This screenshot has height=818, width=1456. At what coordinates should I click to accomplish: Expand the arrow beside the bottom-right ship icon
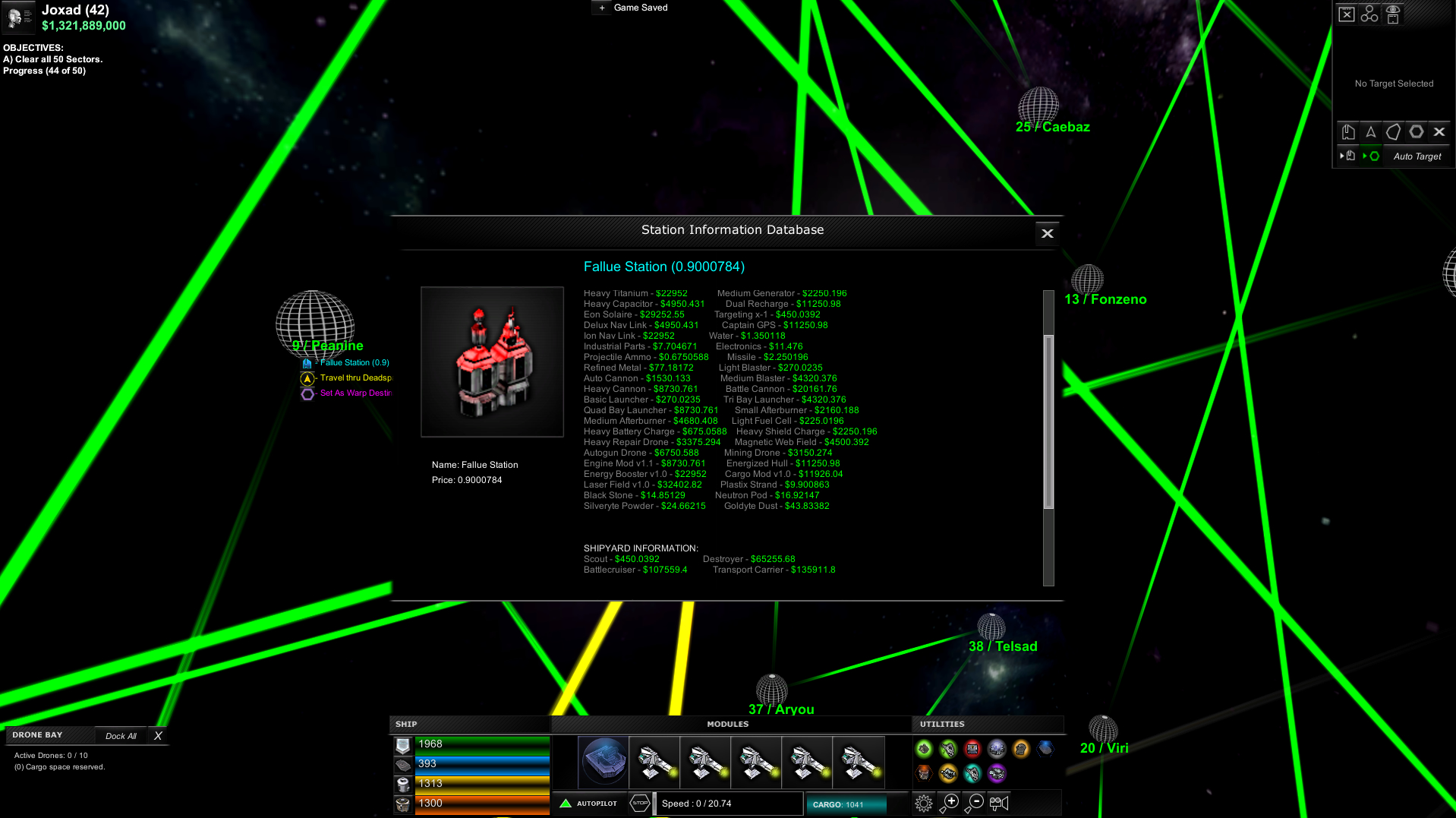pos(1343,156)
